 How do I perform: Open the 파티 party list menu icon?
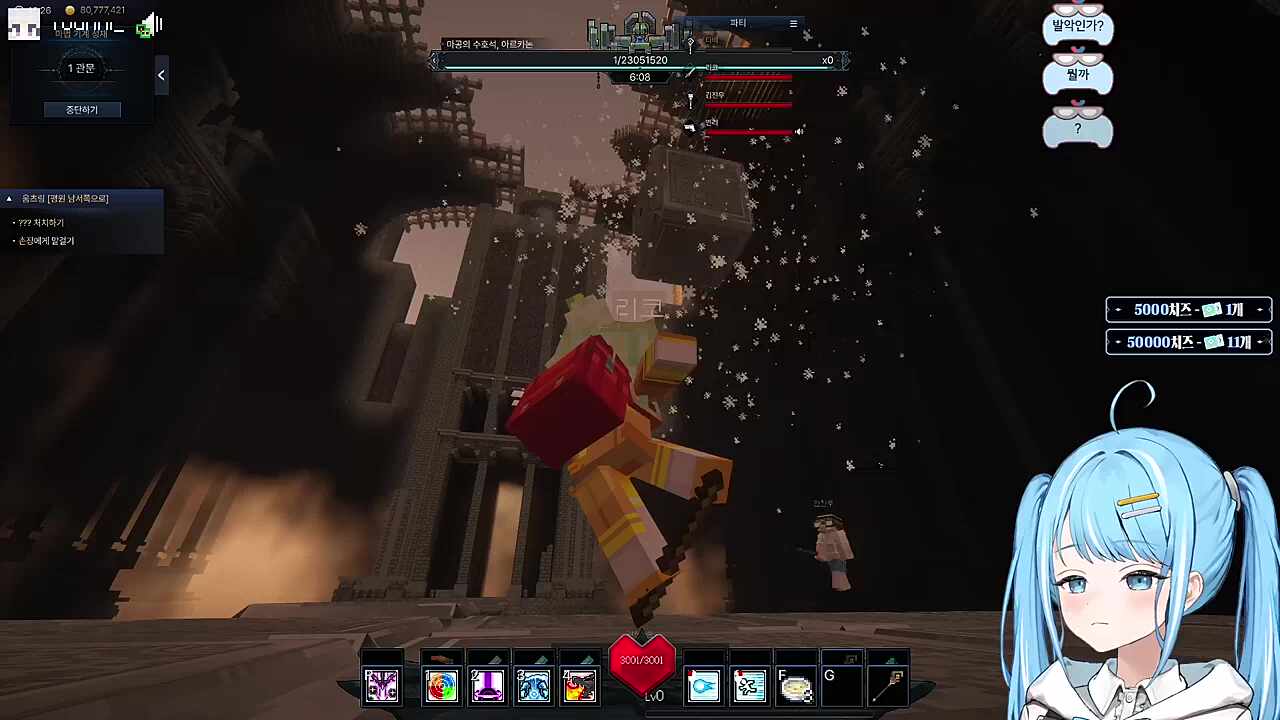tap(793, 23)
